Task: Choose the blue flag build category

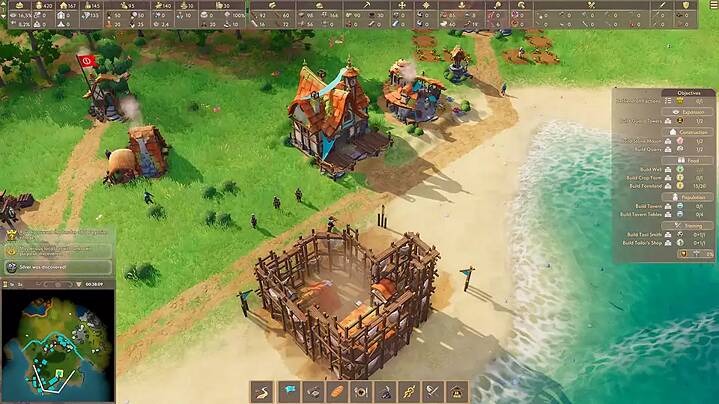Action: tap(289, 391)
